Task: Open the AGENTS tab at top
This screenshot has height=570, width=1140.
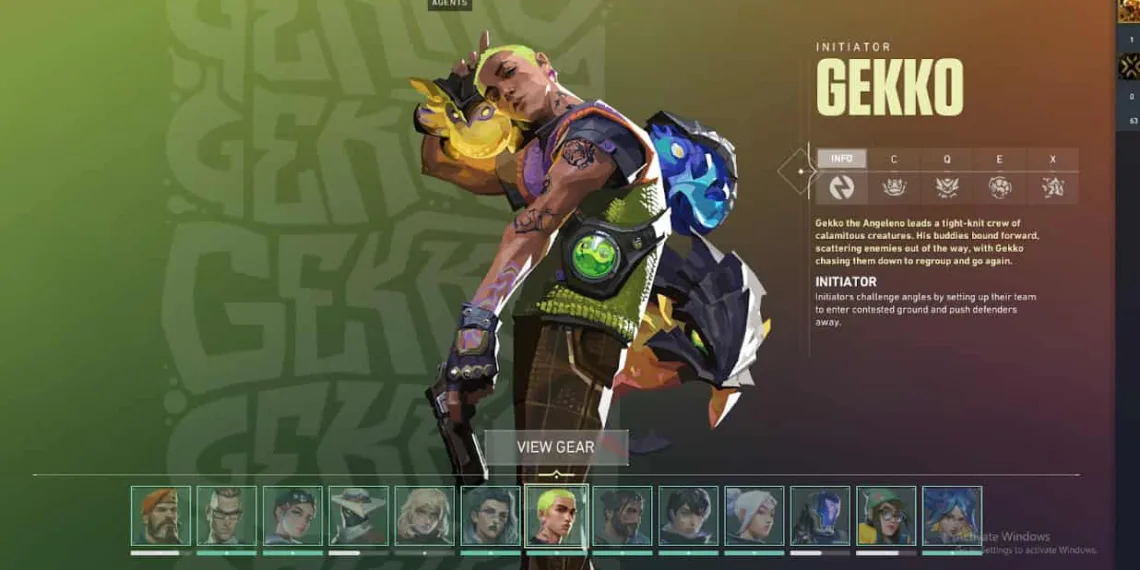Action: click(450, 4)
